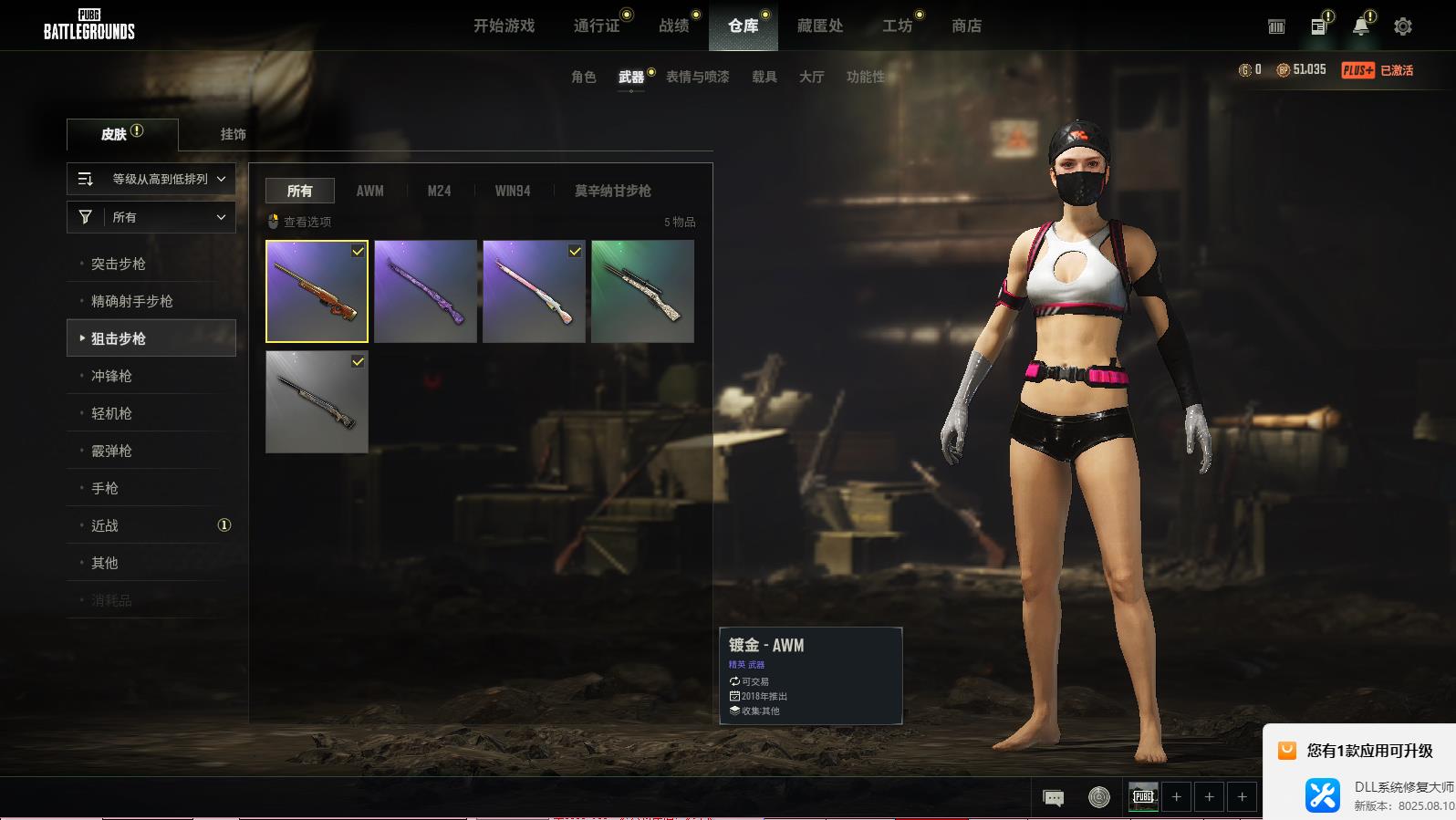Screen dimensions: 1456x820
Task: Open the 商店 store
Action: click(966, 26)
